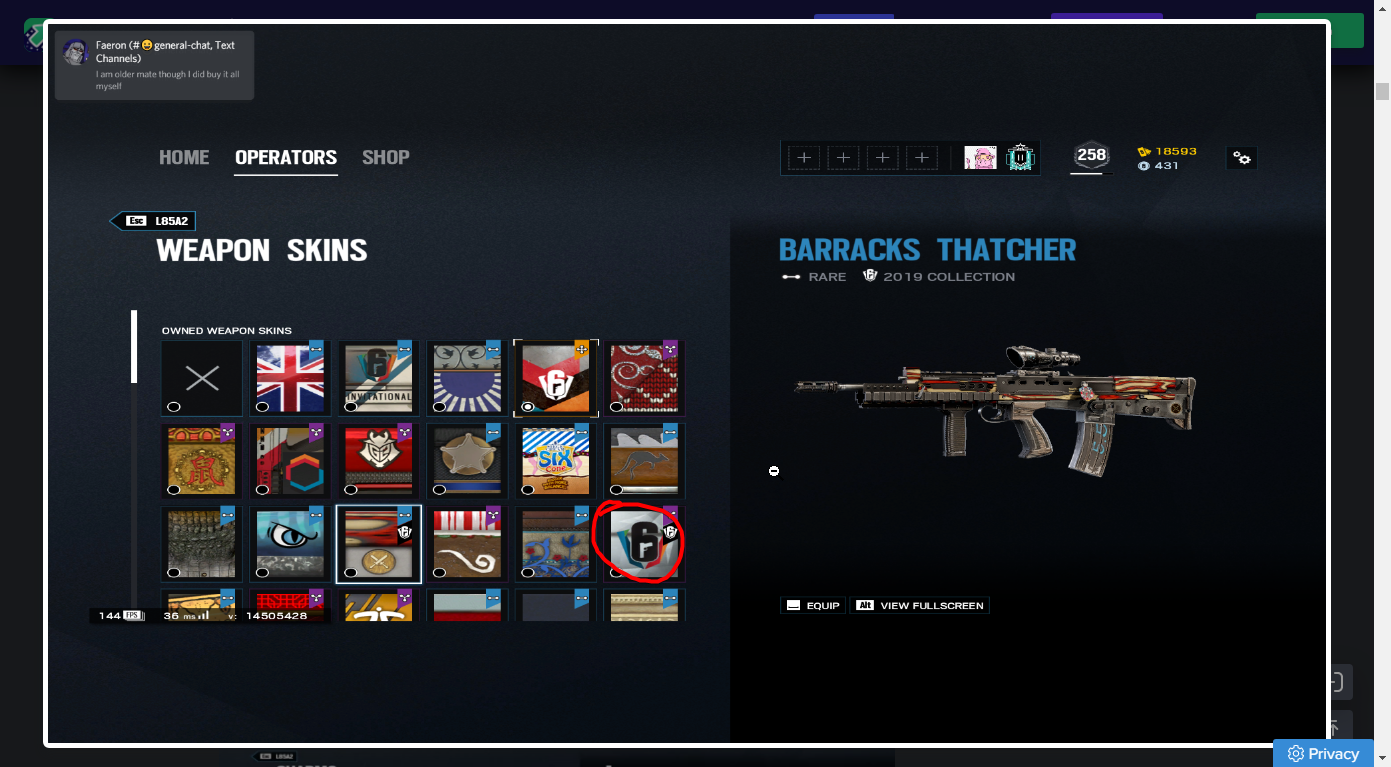The image size is (1391, 767).
Task: Pick the G2 Esports samurai skin
Action: point(378,461)
